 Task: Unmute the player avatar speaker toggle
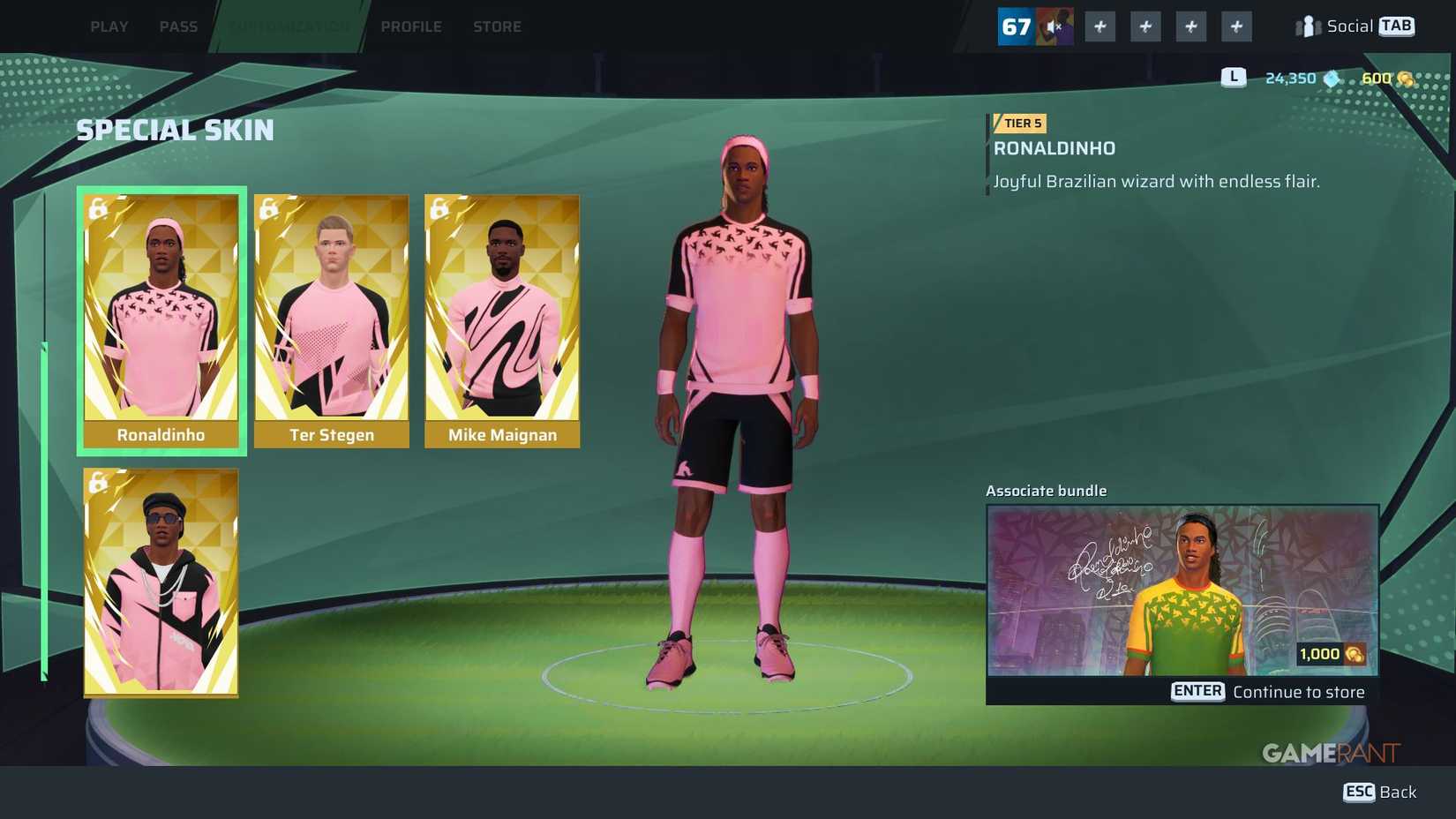pyautogui.click(x=1054, y=26)
